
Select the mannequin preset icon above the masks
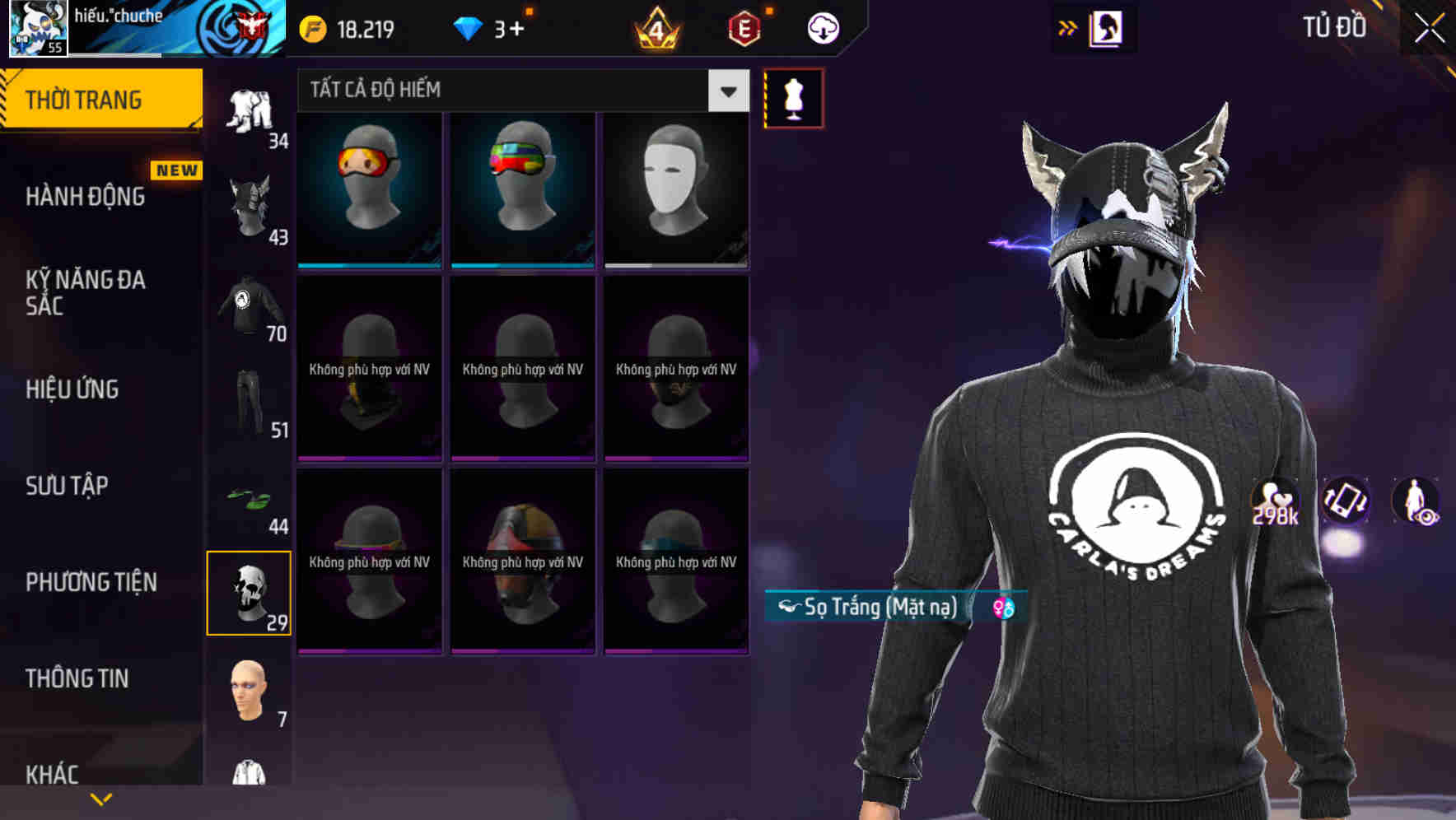pyautogui.click(x=793, y=97)
